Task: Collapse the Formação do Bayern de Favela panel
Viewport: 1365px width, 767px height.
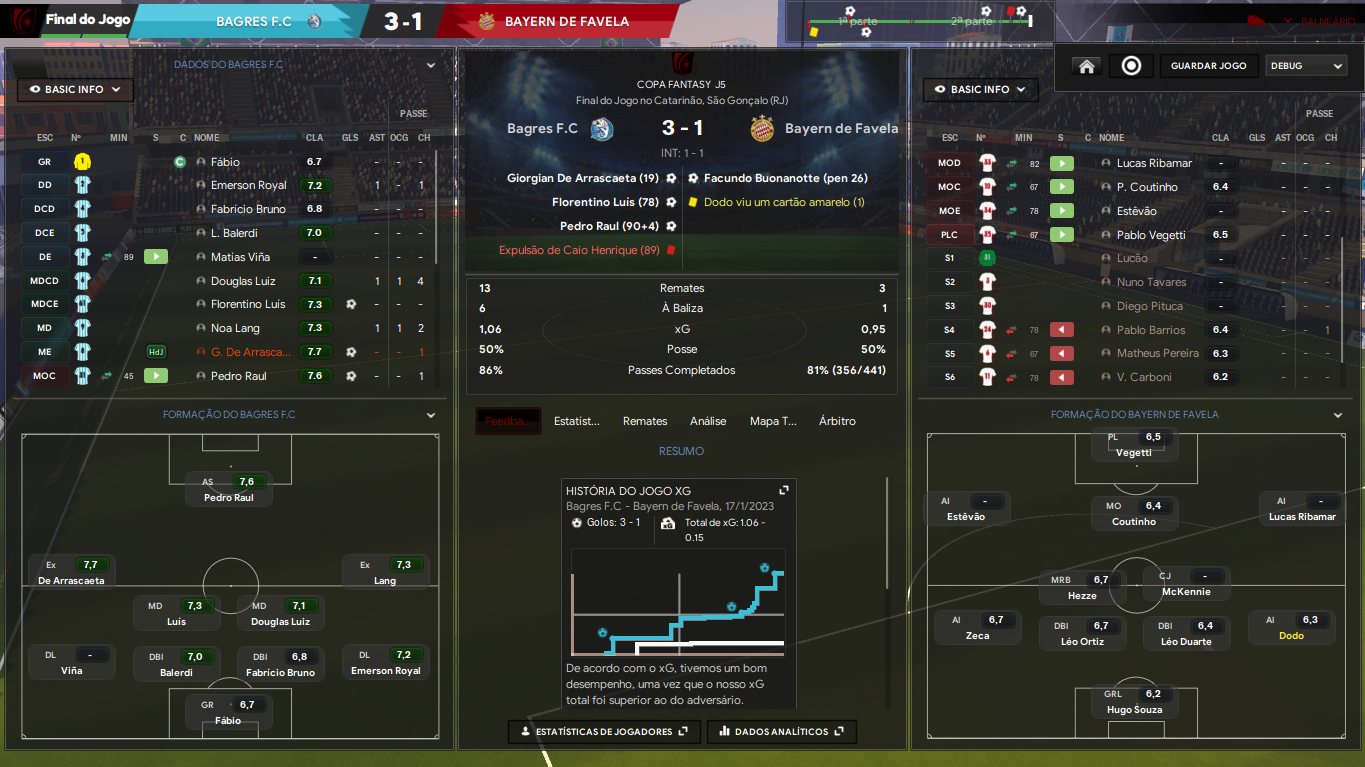Action: [x=1338, y=415]
